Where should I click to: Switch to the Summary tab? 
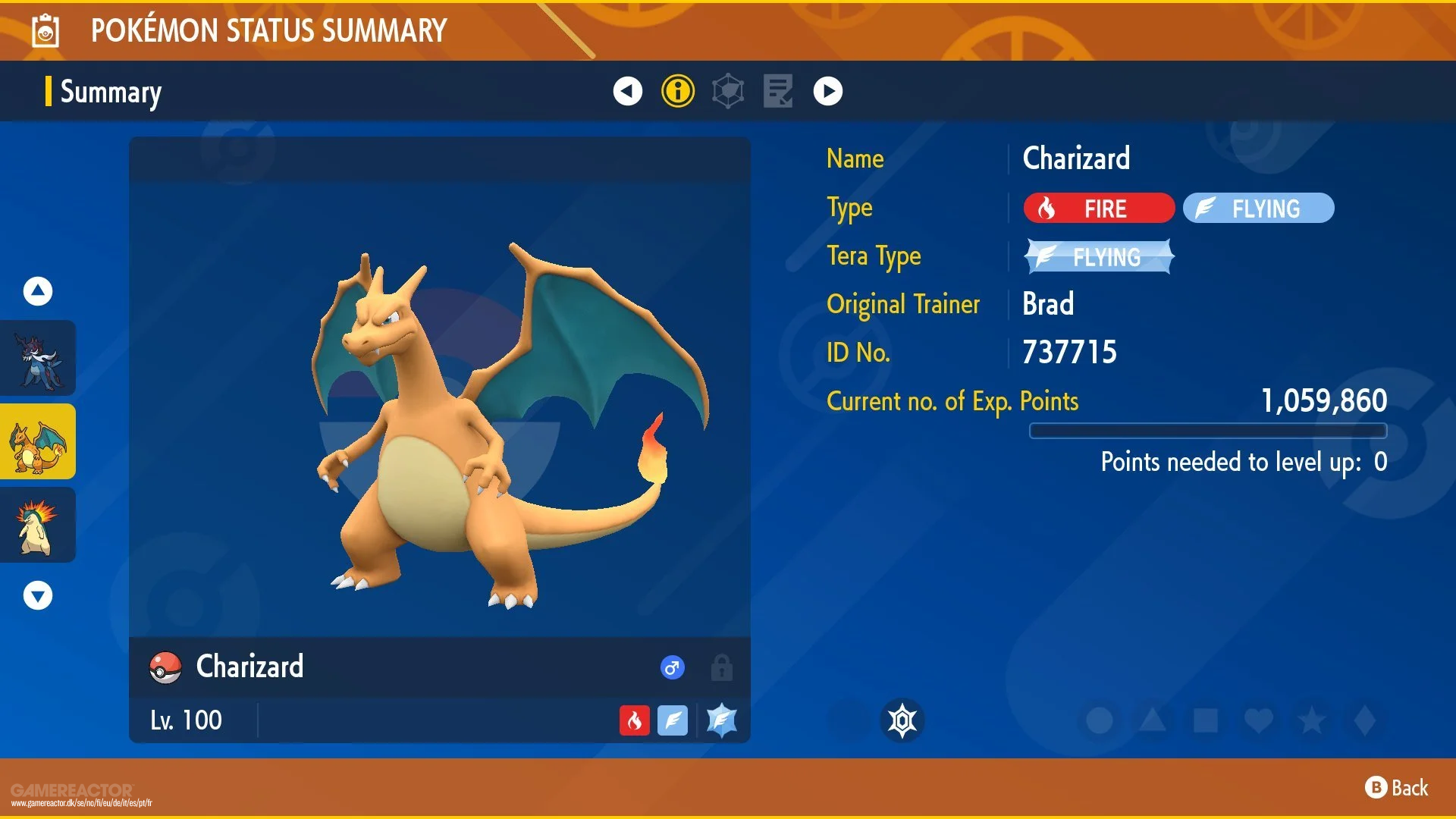tap(111, 92)
